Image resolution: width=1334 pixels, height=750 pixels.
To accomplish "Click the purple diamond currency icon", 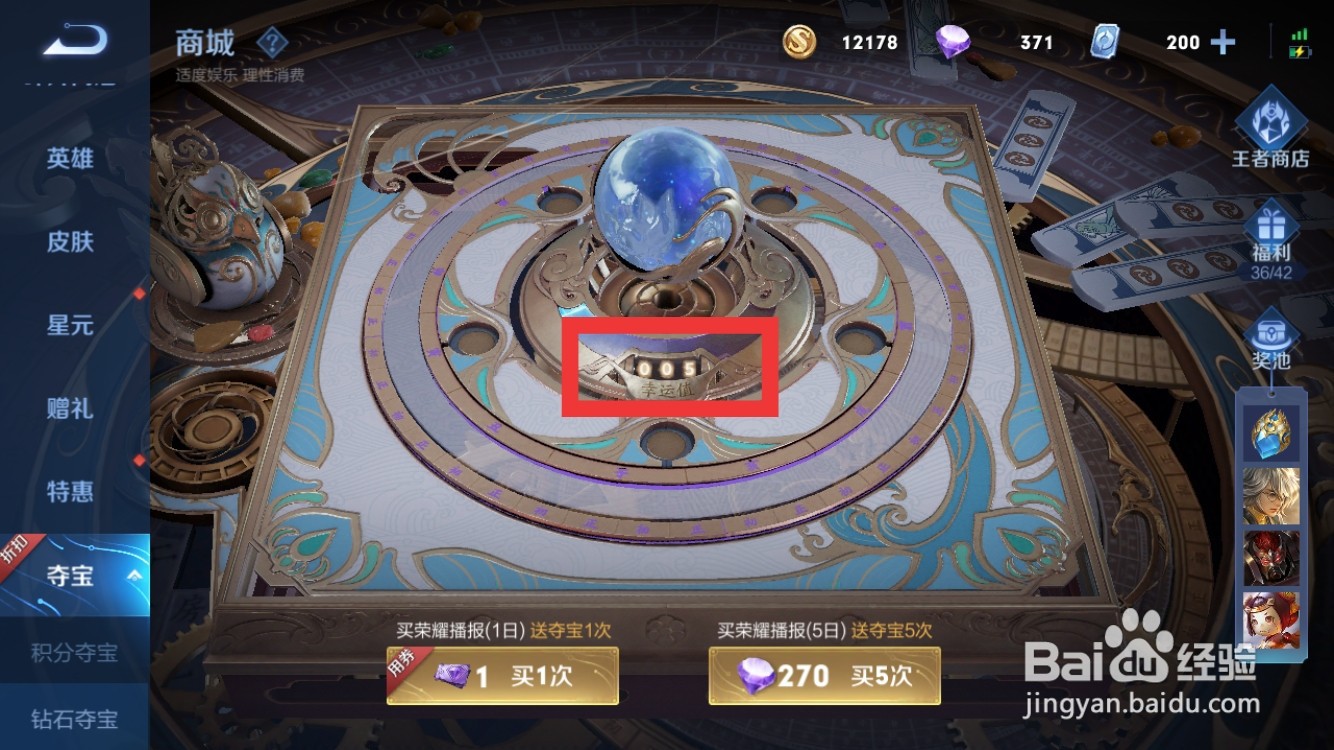I will (x=954, y=42).
